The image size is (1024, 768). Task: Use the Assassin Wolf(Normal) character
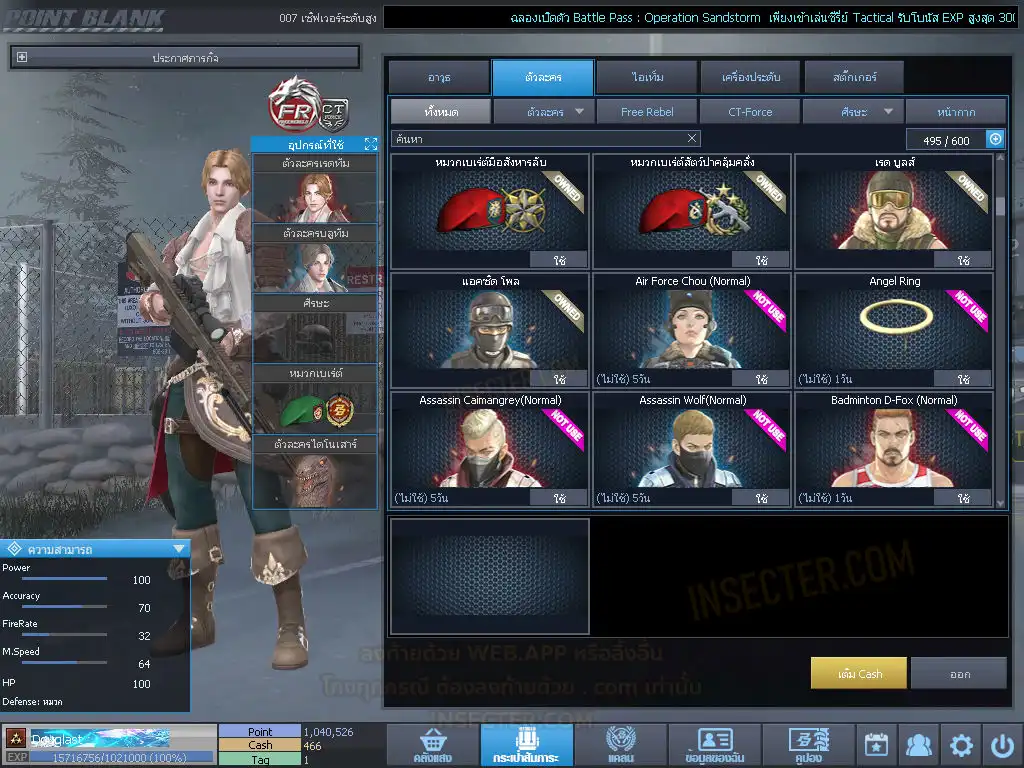(x=761, y=498)
